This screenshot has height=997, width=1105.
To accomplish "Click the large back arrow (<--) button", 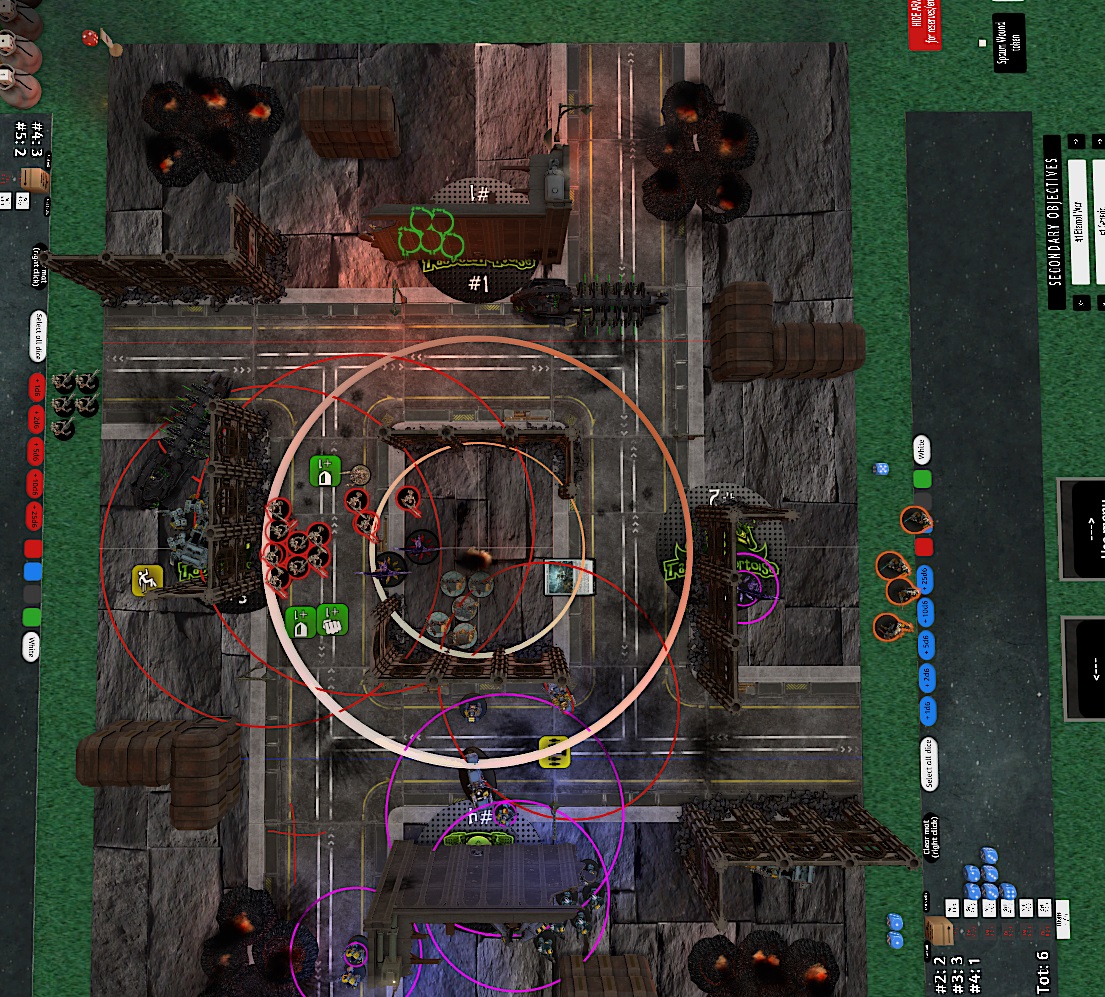I will (x=1086, y=666).
